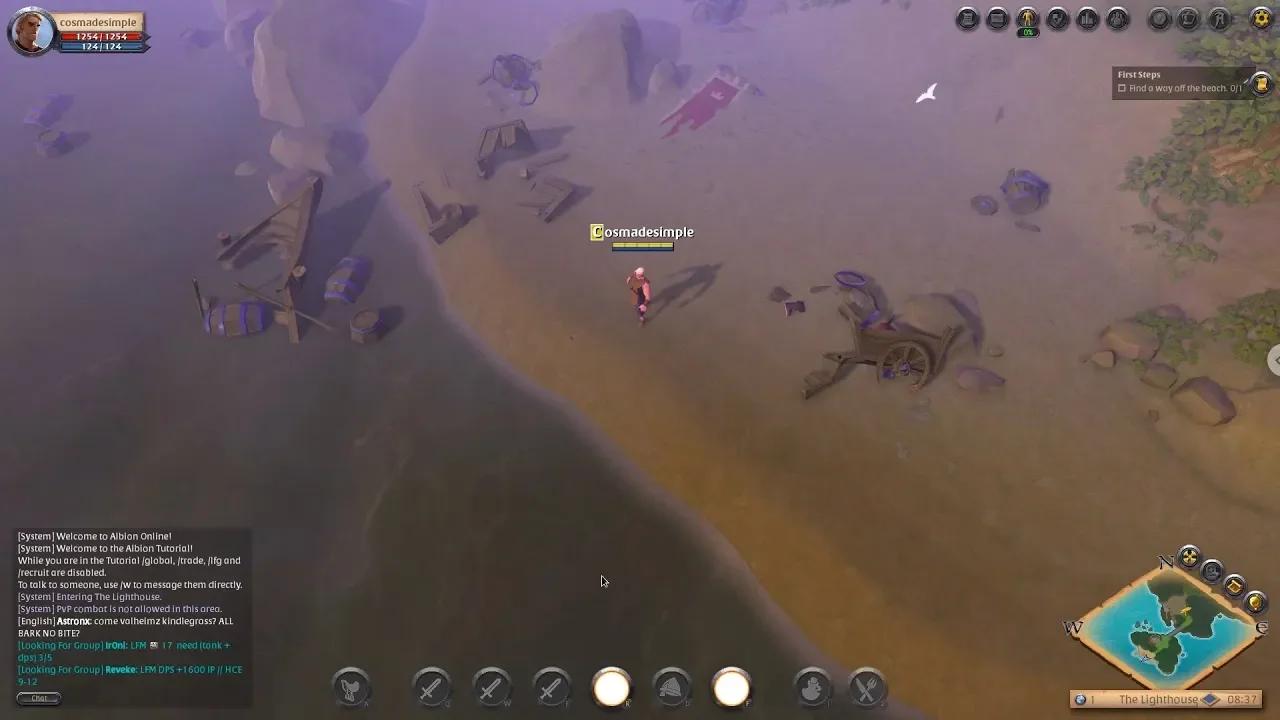The image size is (1280, 720).
Task: Use the glowing potion slot R
Action: [x=612, y=686]
